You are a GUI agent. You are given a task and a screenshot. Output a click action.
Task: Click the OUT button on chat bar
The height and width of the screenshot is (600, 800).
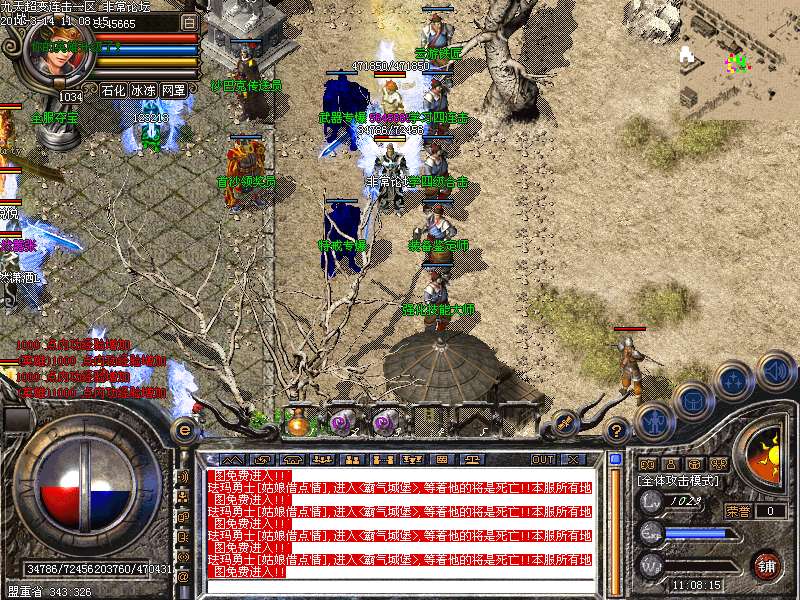click(x=542, y=460)
